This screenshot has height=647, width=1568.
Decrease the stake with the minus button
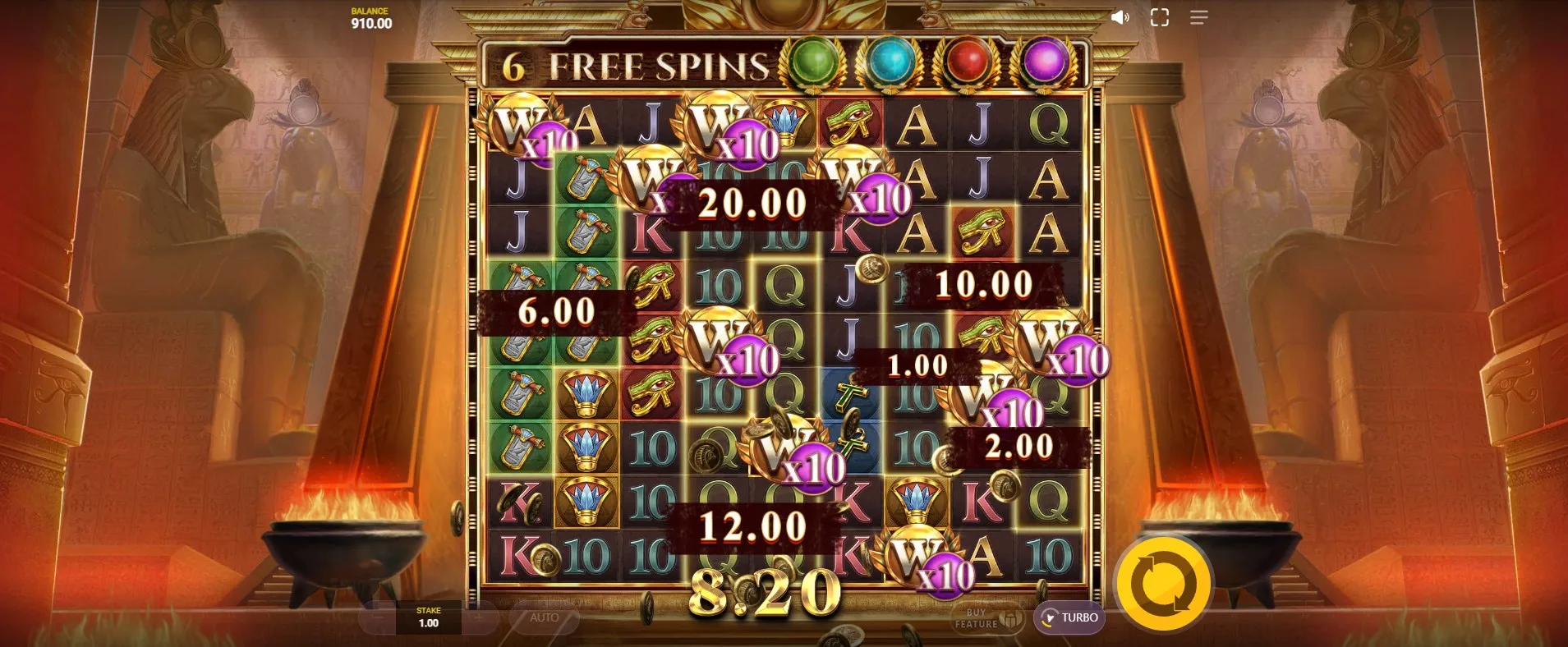coord(378,617)
